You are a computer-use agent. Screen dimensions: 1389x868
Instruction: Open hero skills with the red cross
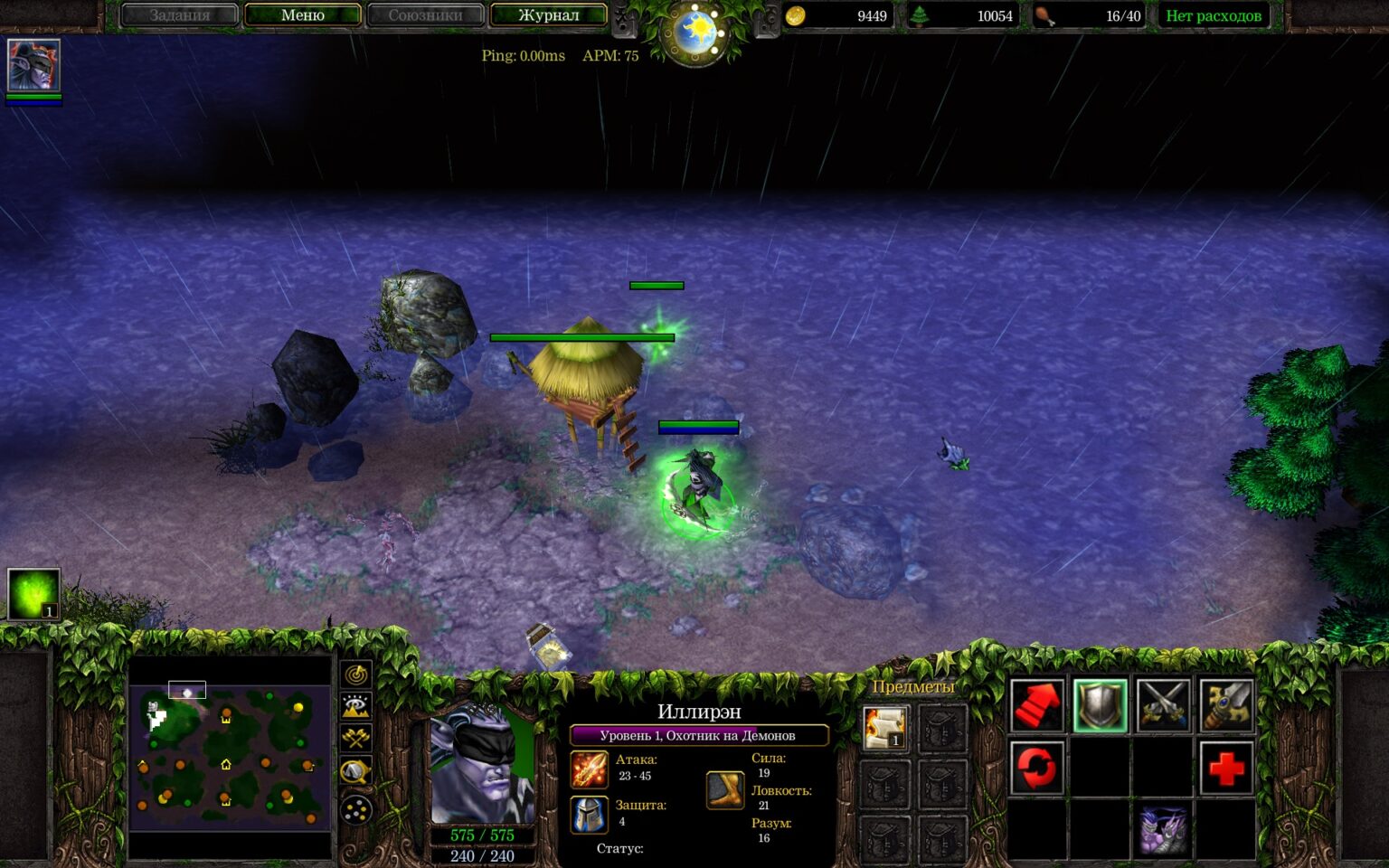1226,769
